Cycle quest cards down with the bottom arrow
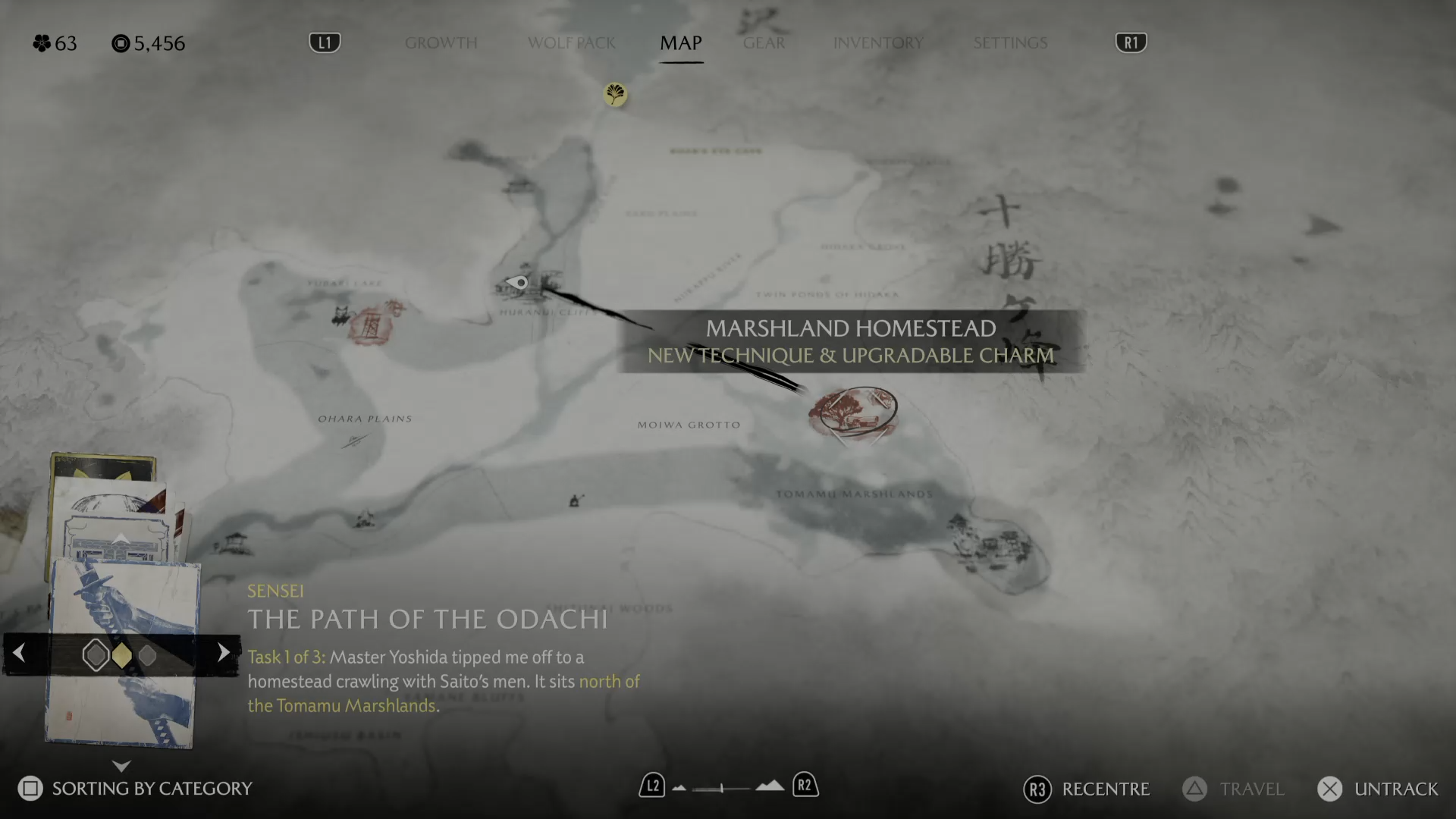The image size is (1456, 819). [x=121, y=766]
